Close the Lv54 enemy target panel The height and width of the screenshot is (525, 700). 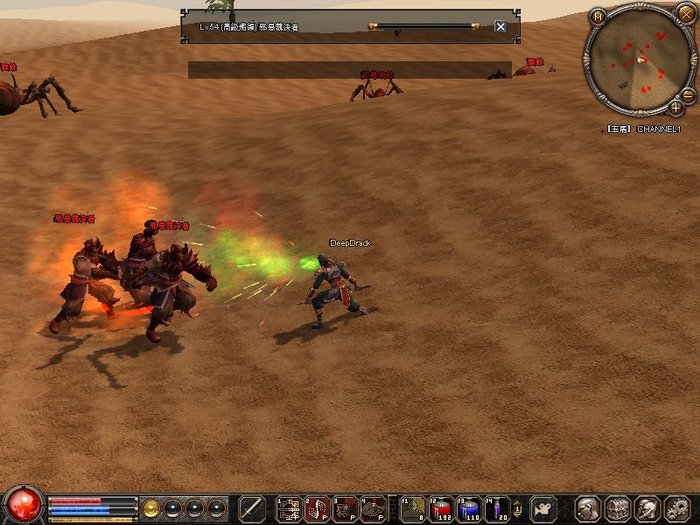[500, 27]
